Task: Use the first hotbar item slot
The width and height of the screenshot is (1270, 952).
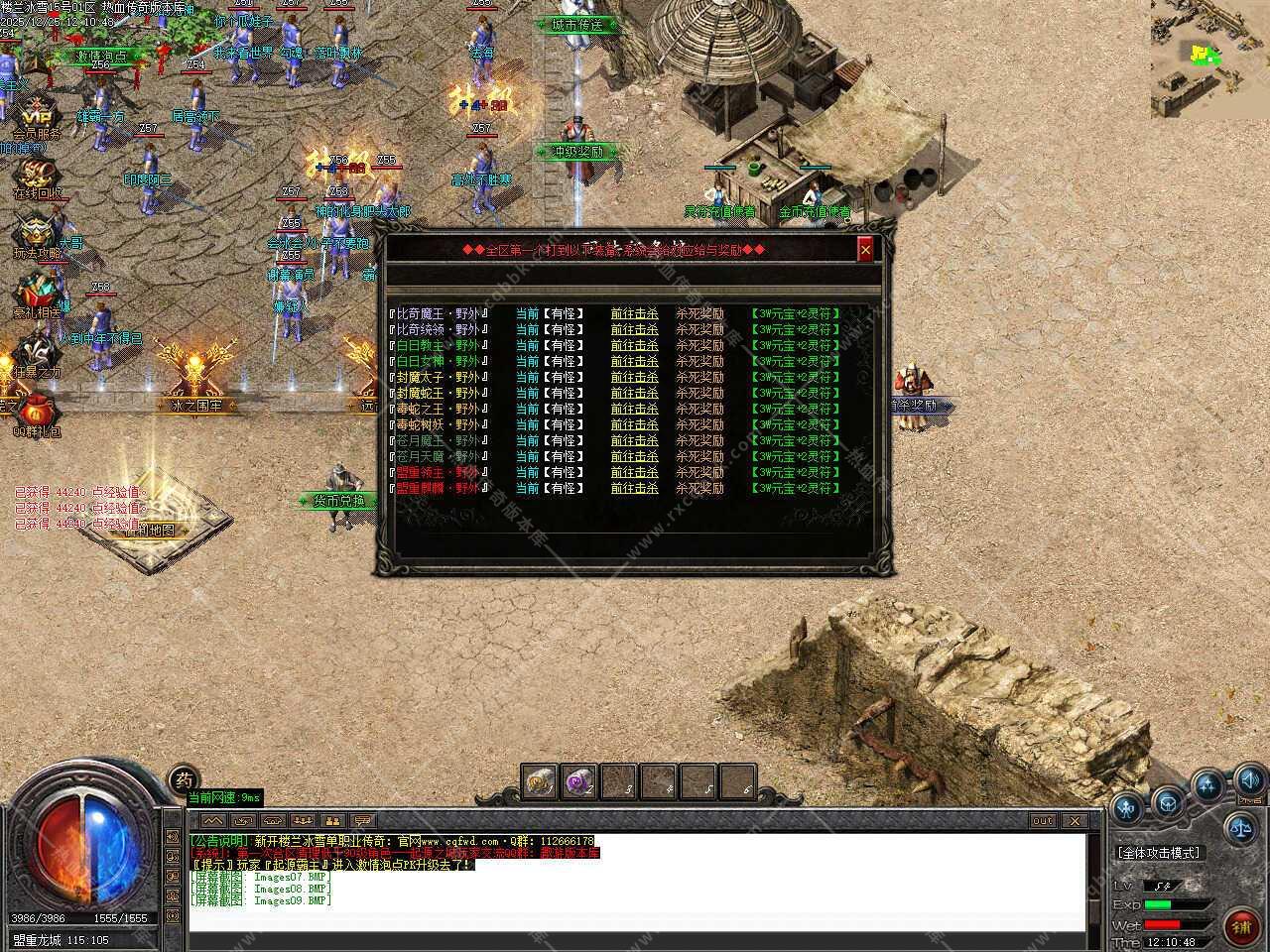Action: tap(540, 781)
